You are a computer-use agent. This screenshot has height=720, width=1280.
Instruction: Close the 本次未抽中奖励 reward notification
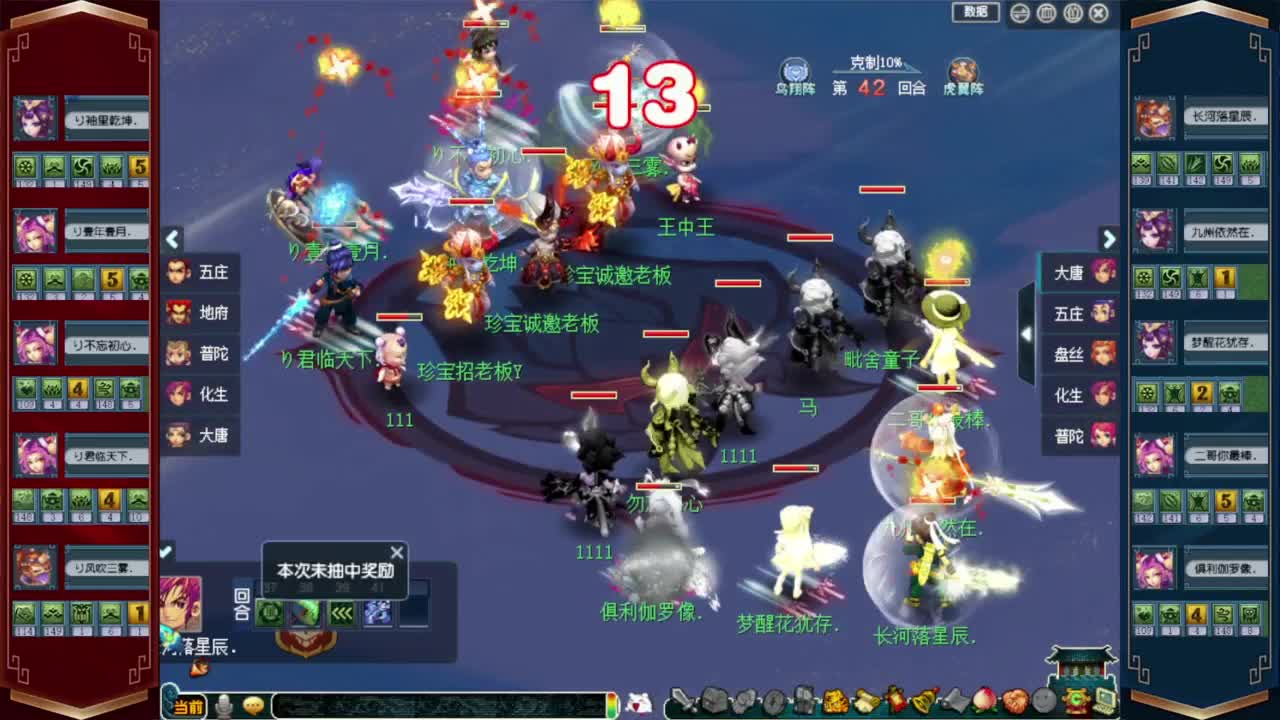[396, 552]
